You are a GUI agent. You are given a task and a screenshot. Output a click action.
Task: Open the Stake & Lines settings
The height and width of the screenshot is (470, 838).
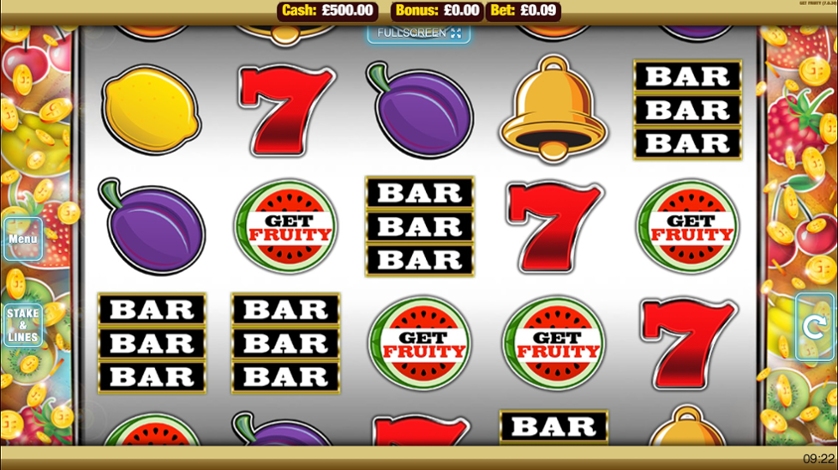22,325
